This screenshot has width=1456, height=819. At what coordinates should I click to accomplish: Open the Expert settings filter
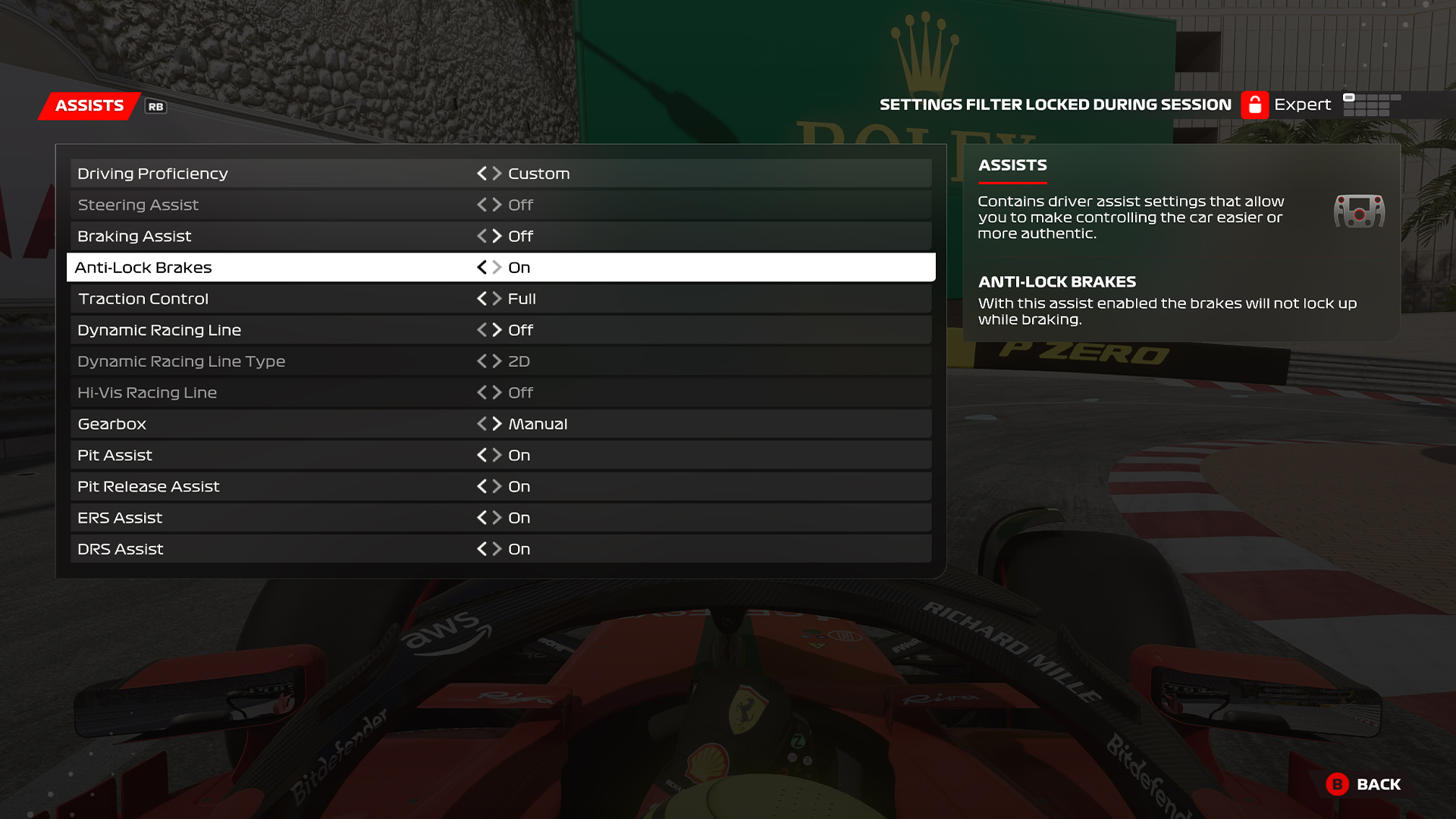point(1302,105)
